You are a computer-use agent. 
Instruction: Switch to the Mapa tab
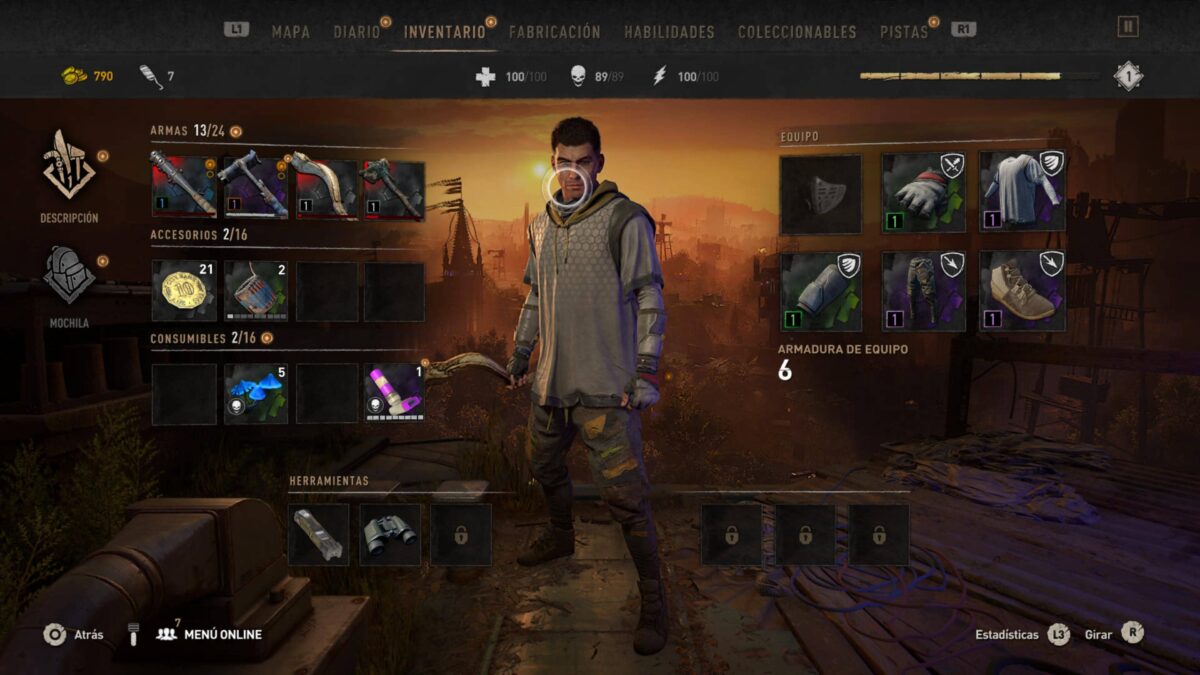[291, 32]
